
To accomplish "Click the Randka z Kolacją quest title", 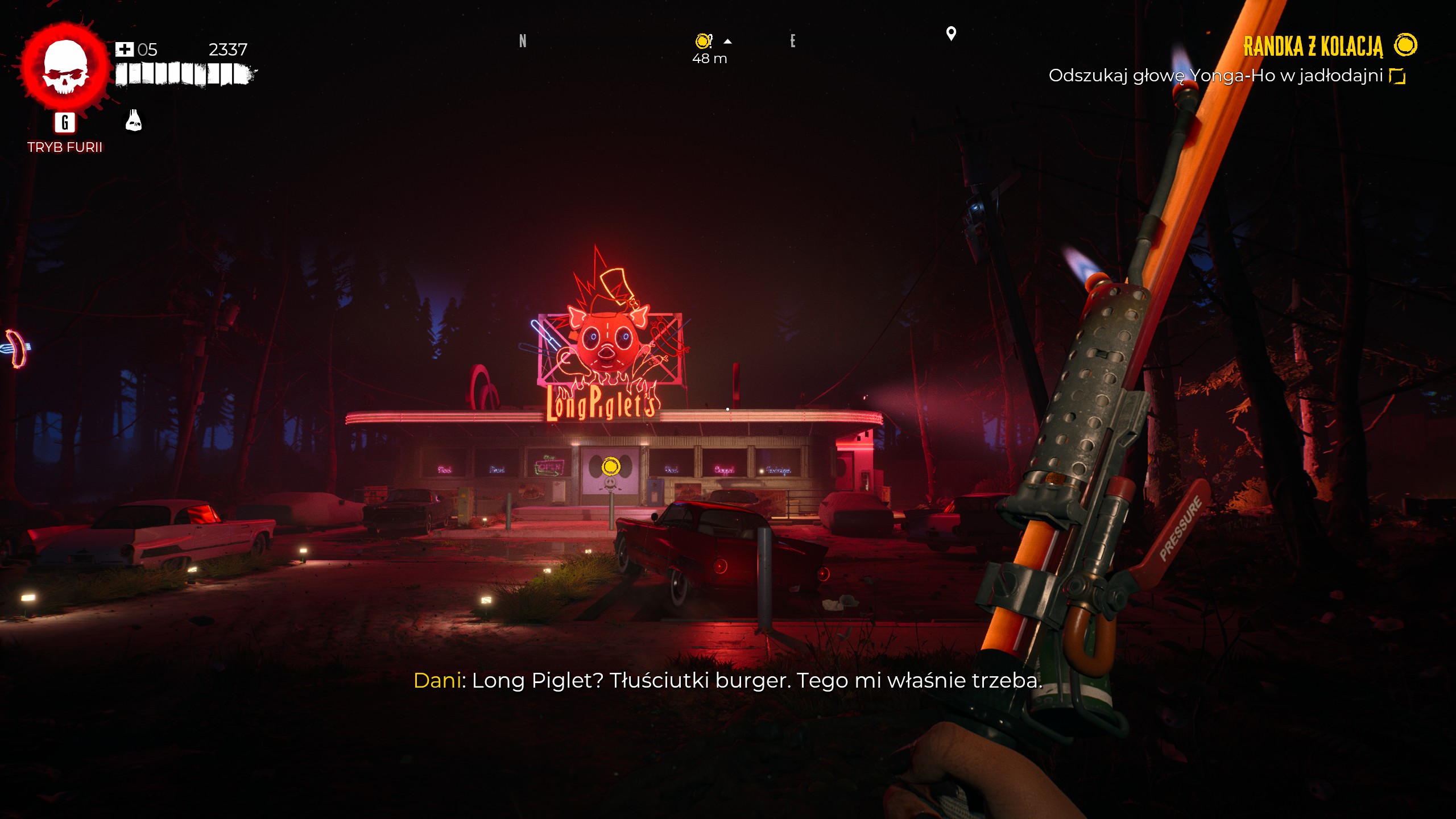I will pos(1313,47).
